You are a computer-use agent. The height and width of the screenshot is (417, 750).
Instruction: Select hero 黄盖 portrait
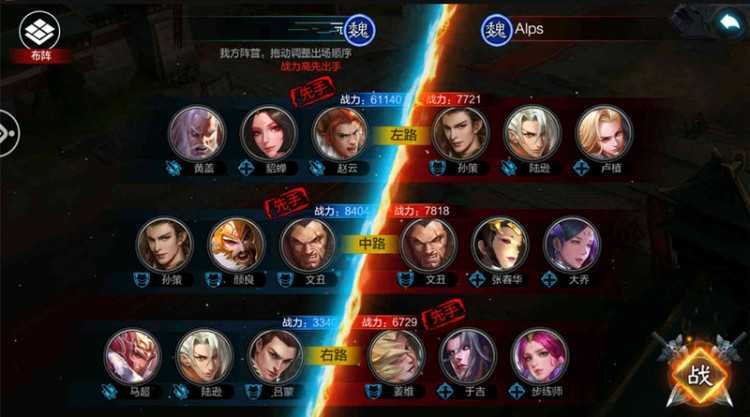197,133
